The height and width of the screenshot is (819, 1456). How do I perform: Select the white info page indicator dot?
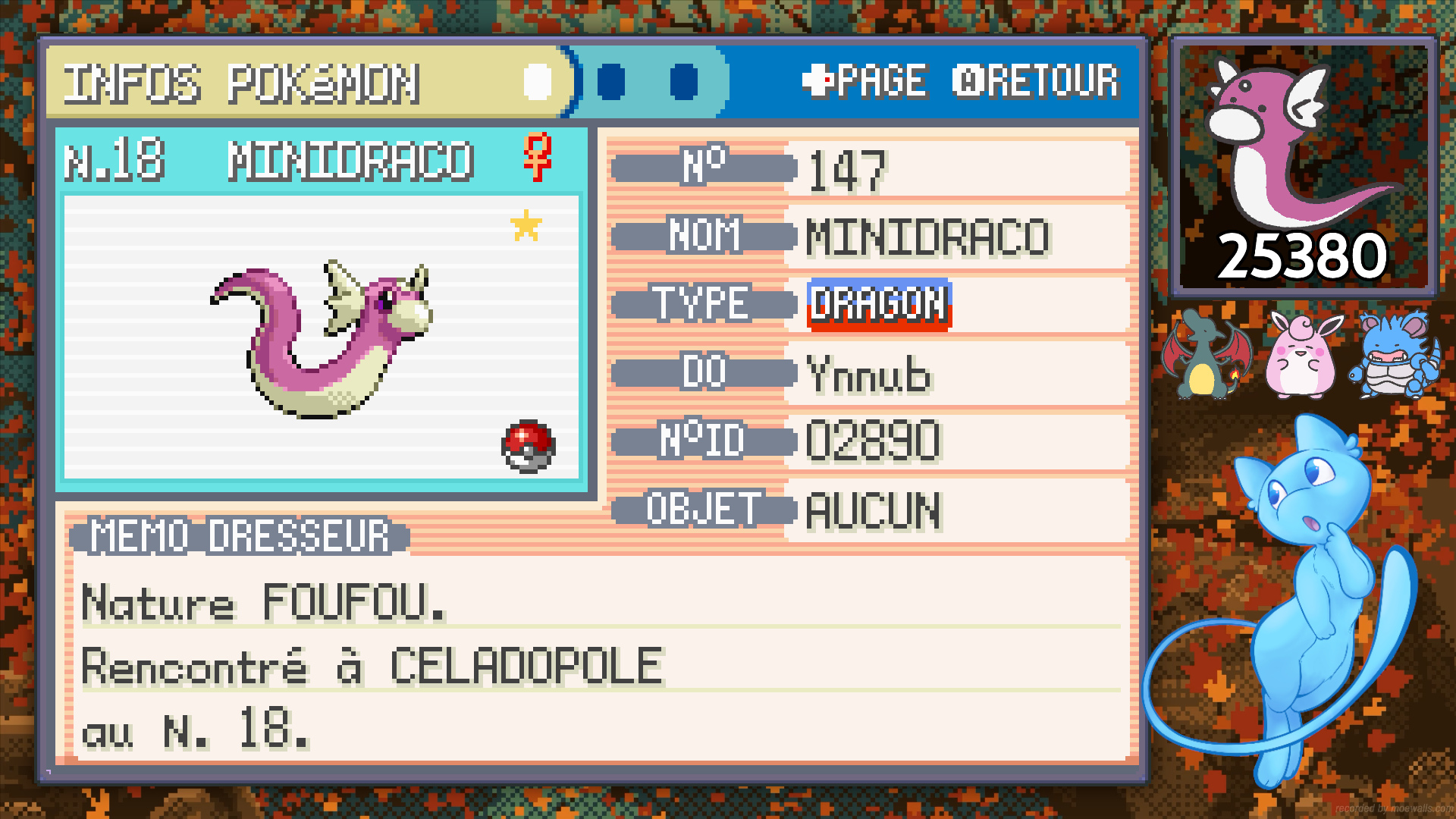[538, 82]
